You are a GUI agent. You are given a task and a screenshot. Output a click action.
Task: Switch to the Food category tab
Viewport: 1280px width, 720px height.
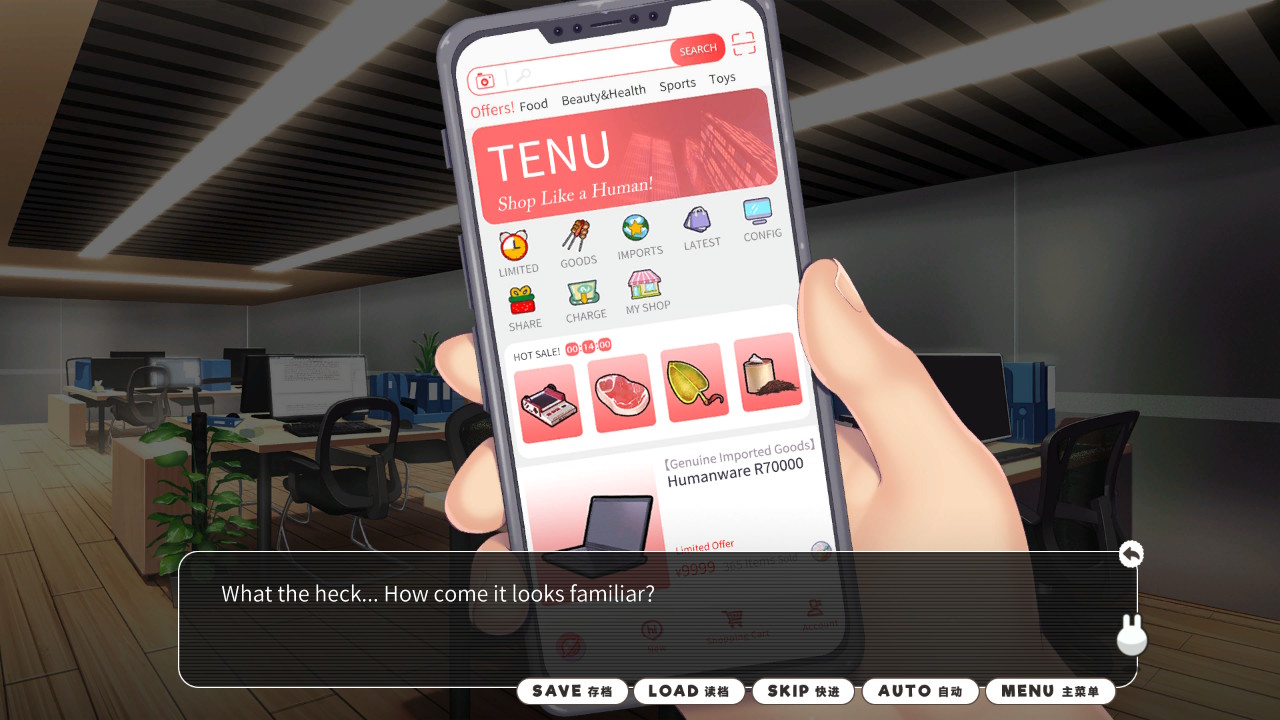pos(534,103)
